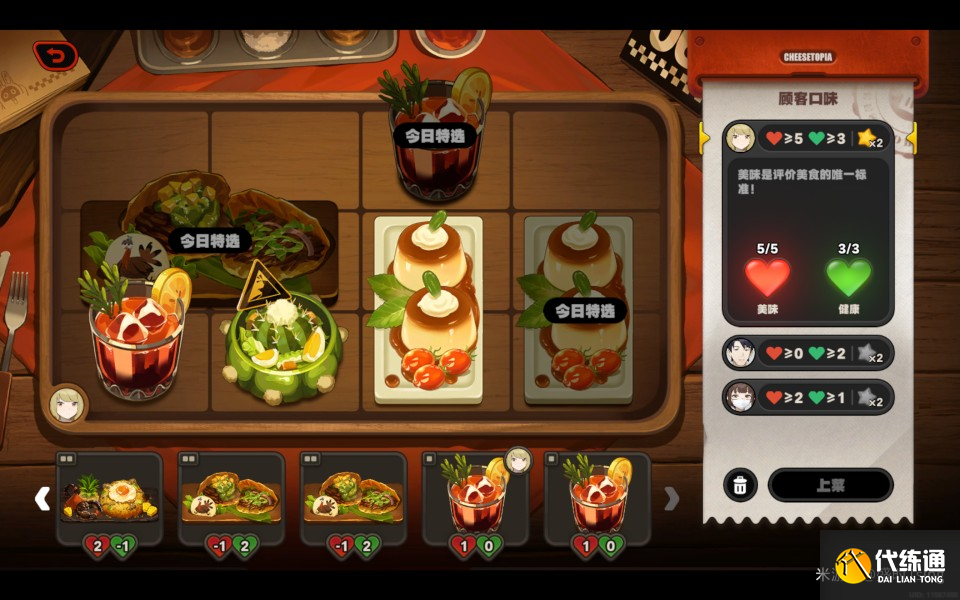Pick the drink card with customer avatar badge
960x600 pixels.
(477, 498)
